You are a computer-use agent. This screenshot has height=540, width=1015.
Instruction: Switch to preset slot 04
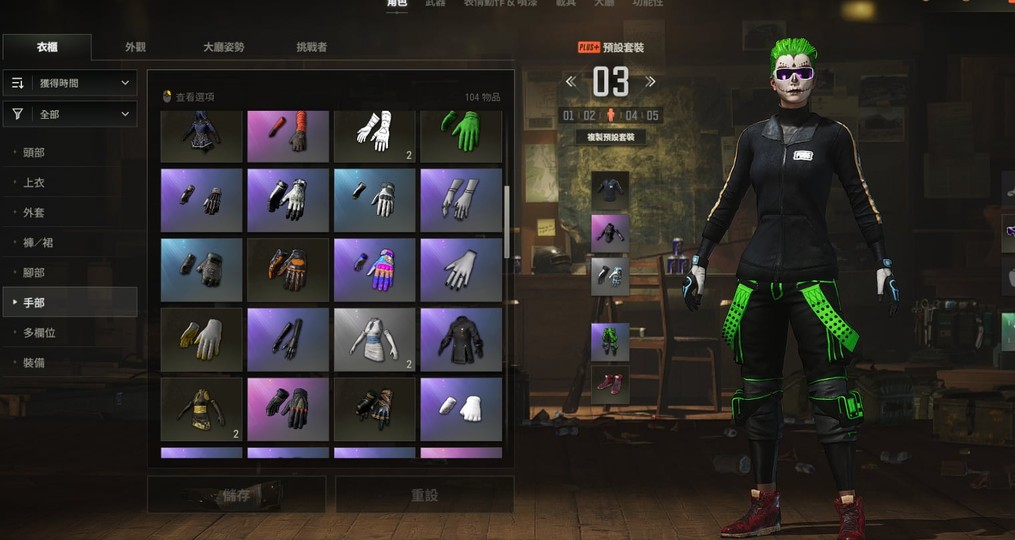[631, 116]
